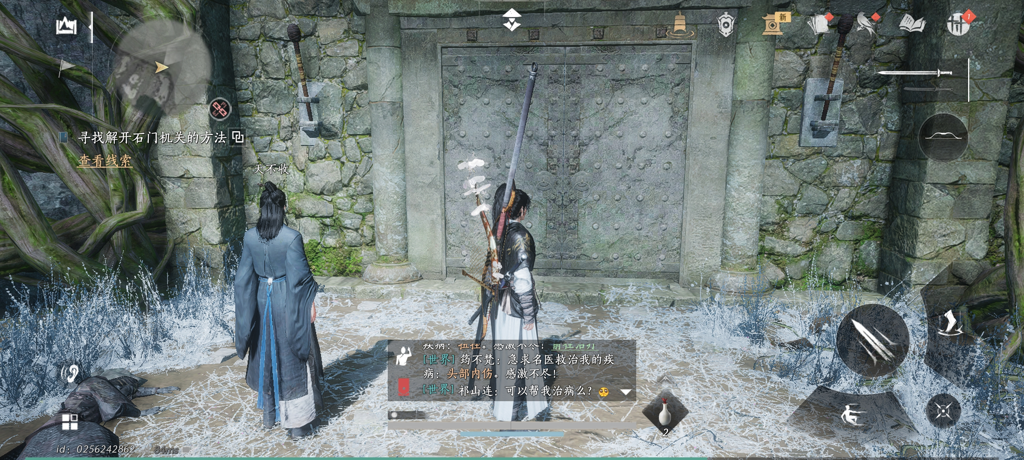Click the 查看线索 view clues link
This screenshot has height=460, width=1024.
(105, 160)
